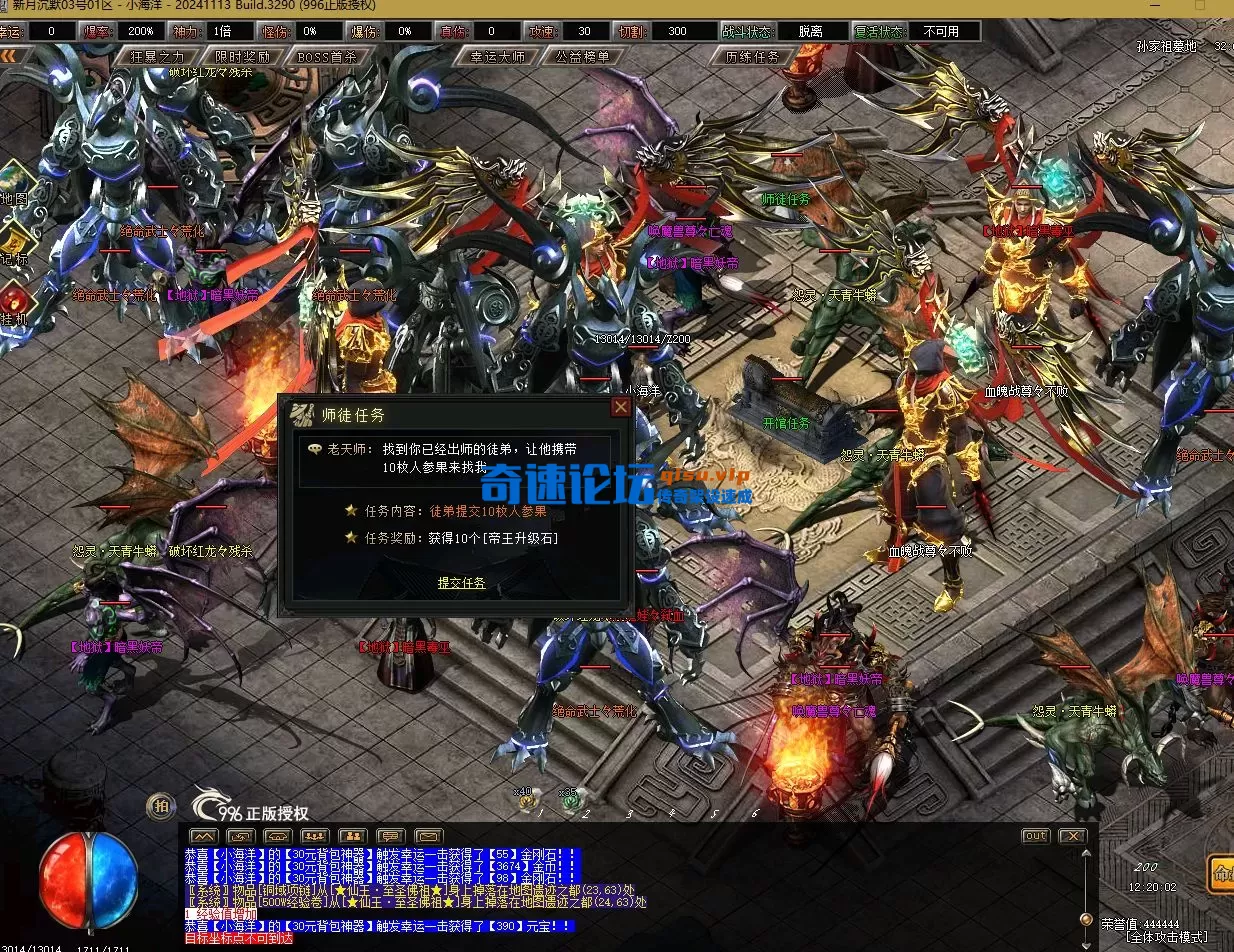Show the 公益榜单 ranking
Screen dimensions: 1234x952
pyautogui.click(x=582, y=57)
